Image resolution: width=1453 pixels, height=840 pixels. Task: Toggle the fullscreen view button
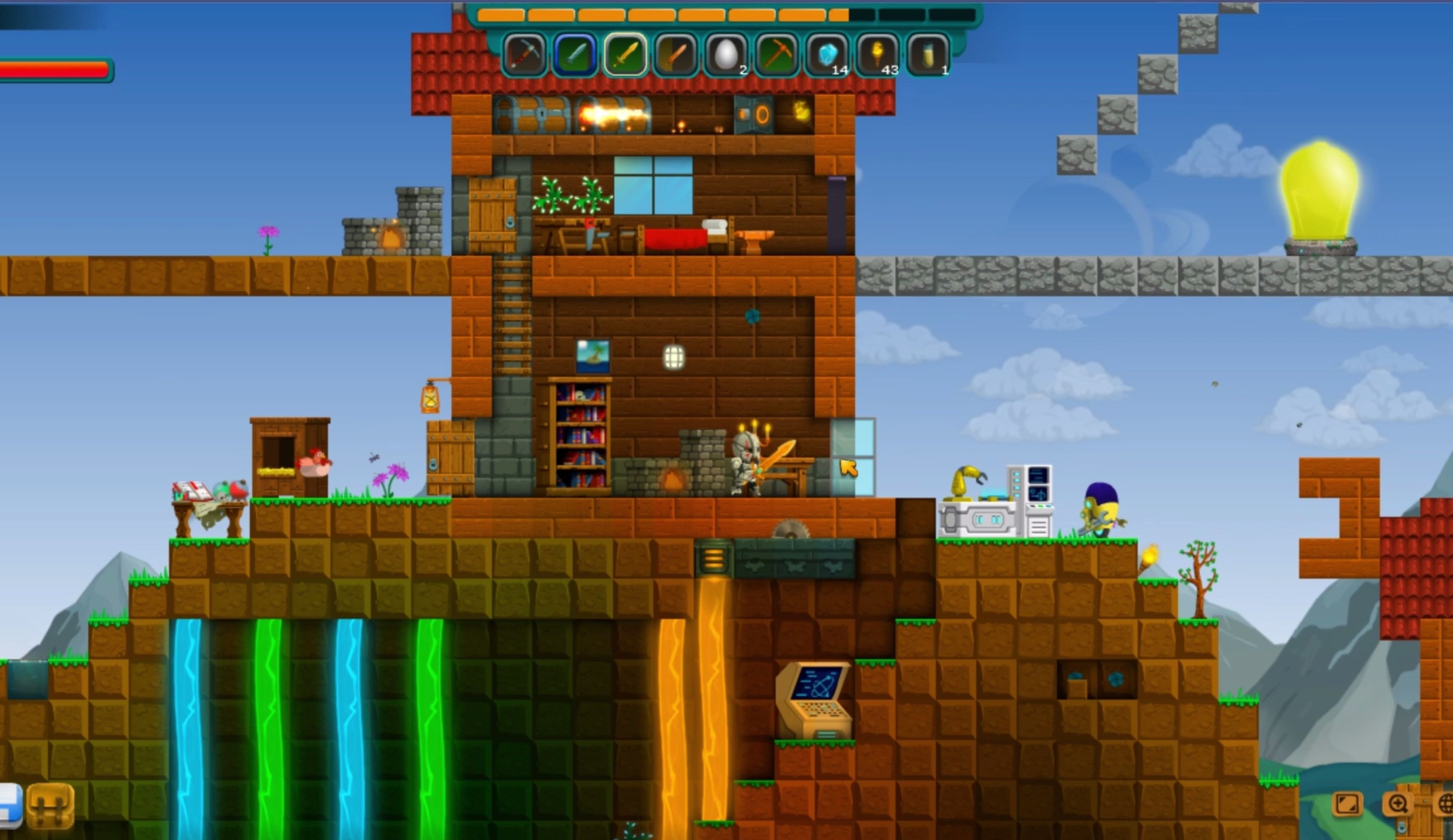[x=1347, y=804]
